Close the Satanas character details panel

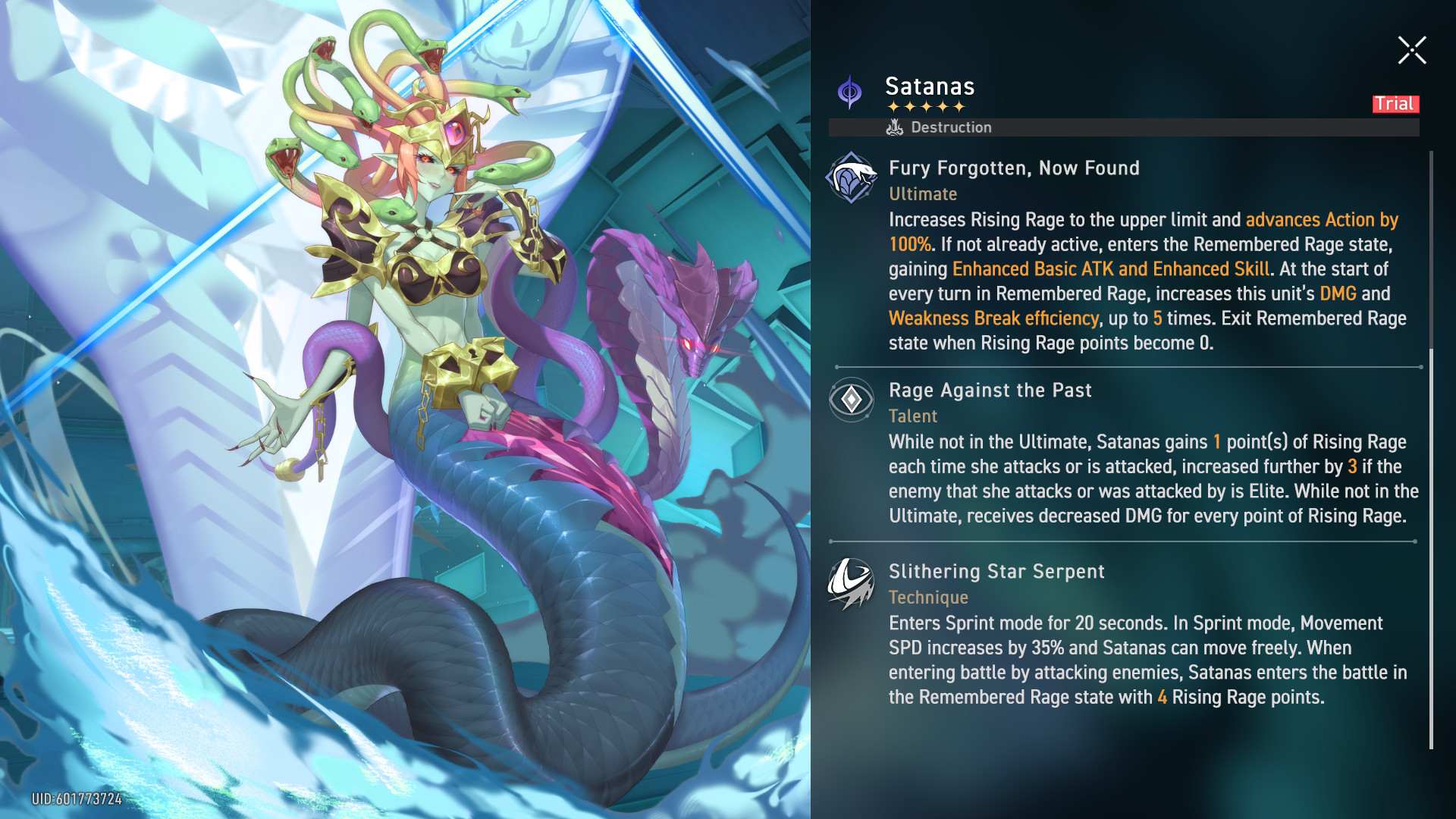coord(1412,51)
